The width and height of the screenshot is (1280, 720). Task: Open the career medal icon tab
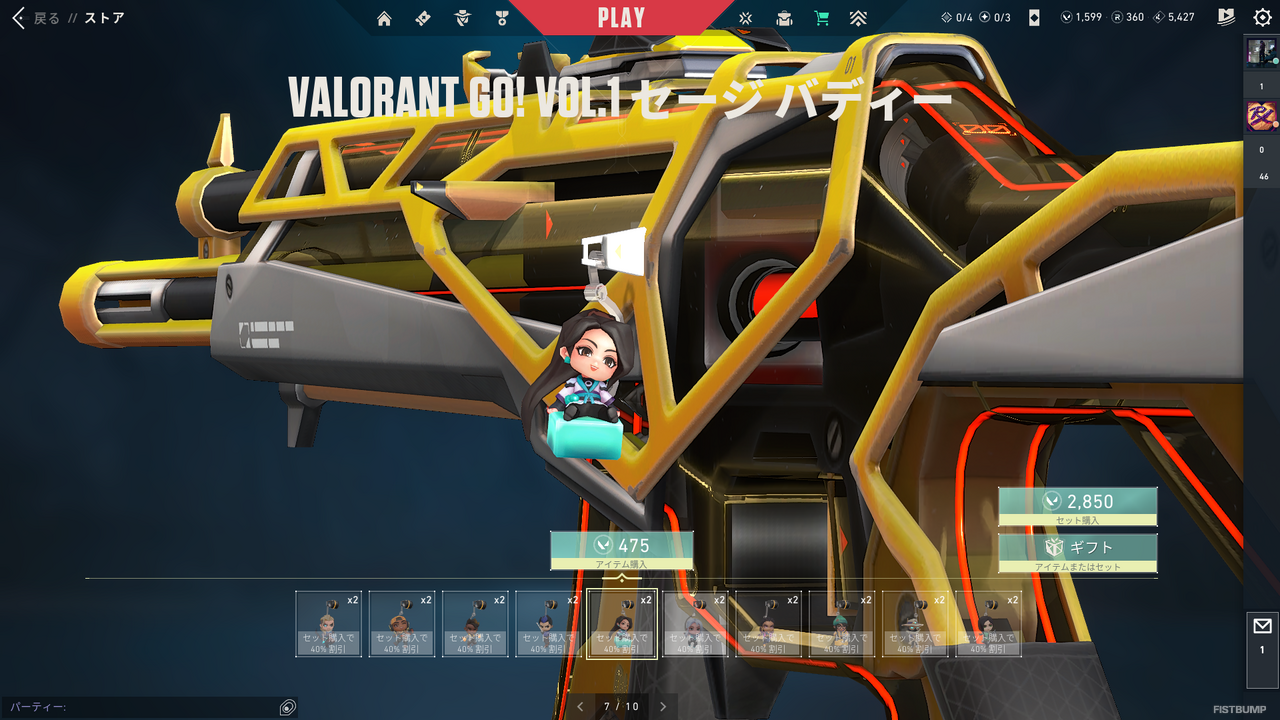coord(501,18)
